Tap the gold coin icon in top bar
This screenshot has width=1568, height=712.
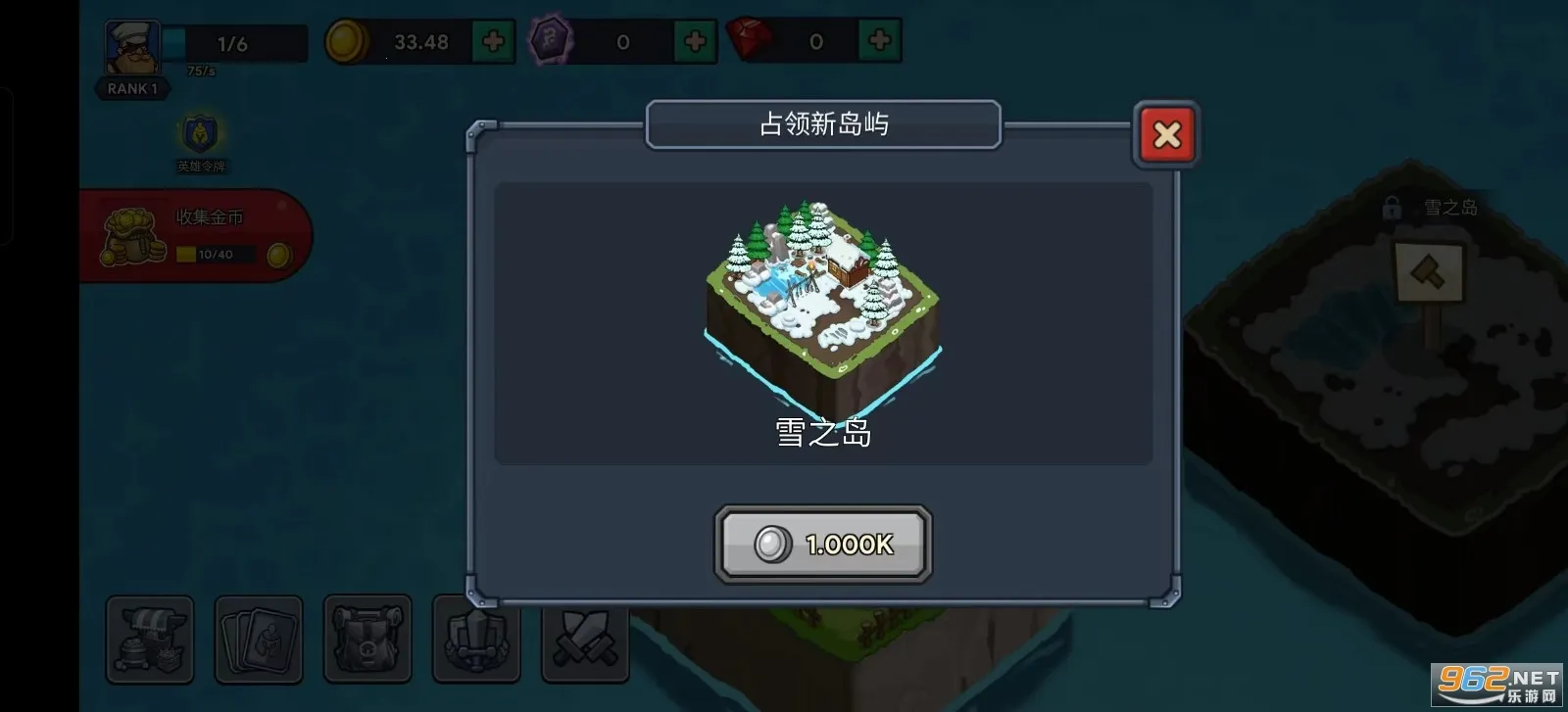350,42
